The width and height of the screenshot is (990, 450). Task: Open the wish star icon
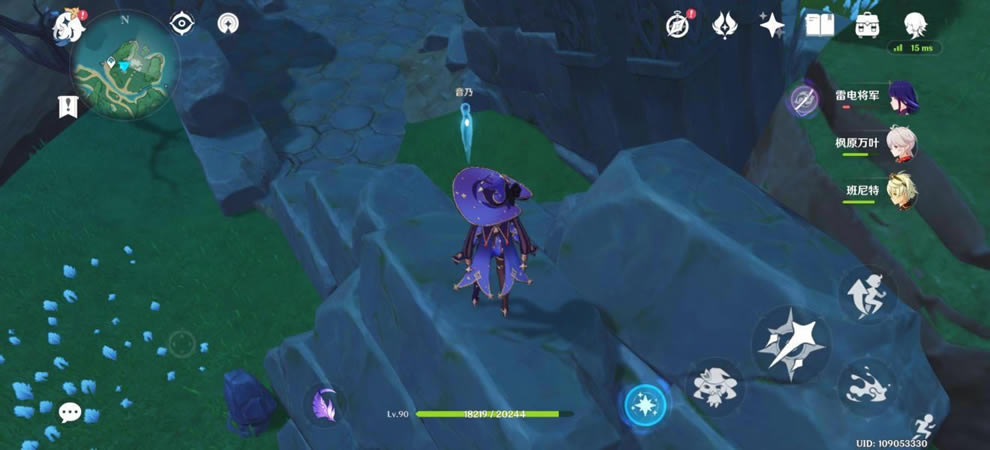click(771, 26)
